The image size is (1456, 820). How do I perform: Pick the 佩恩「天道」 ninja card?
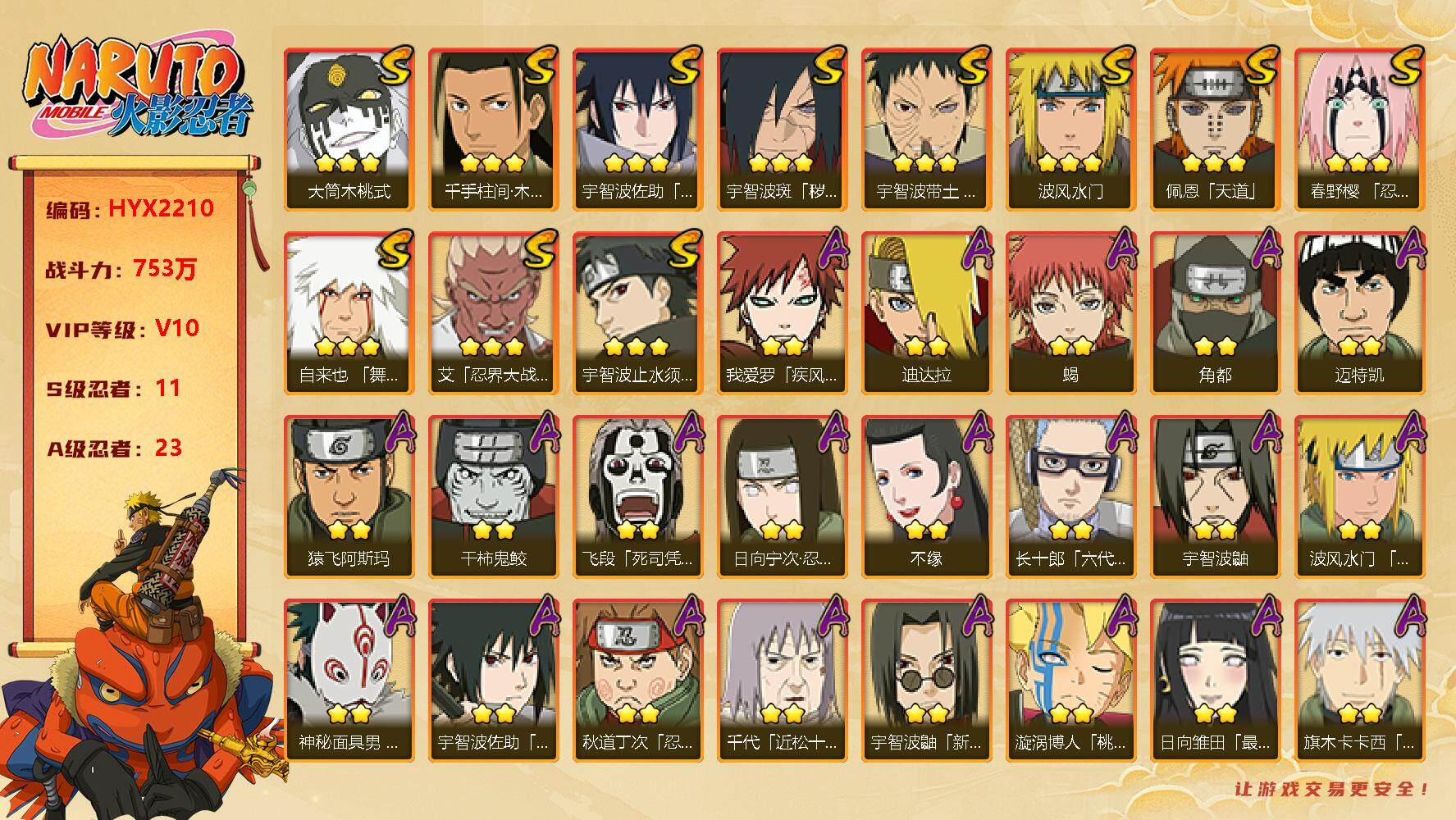pos(1215,129)
